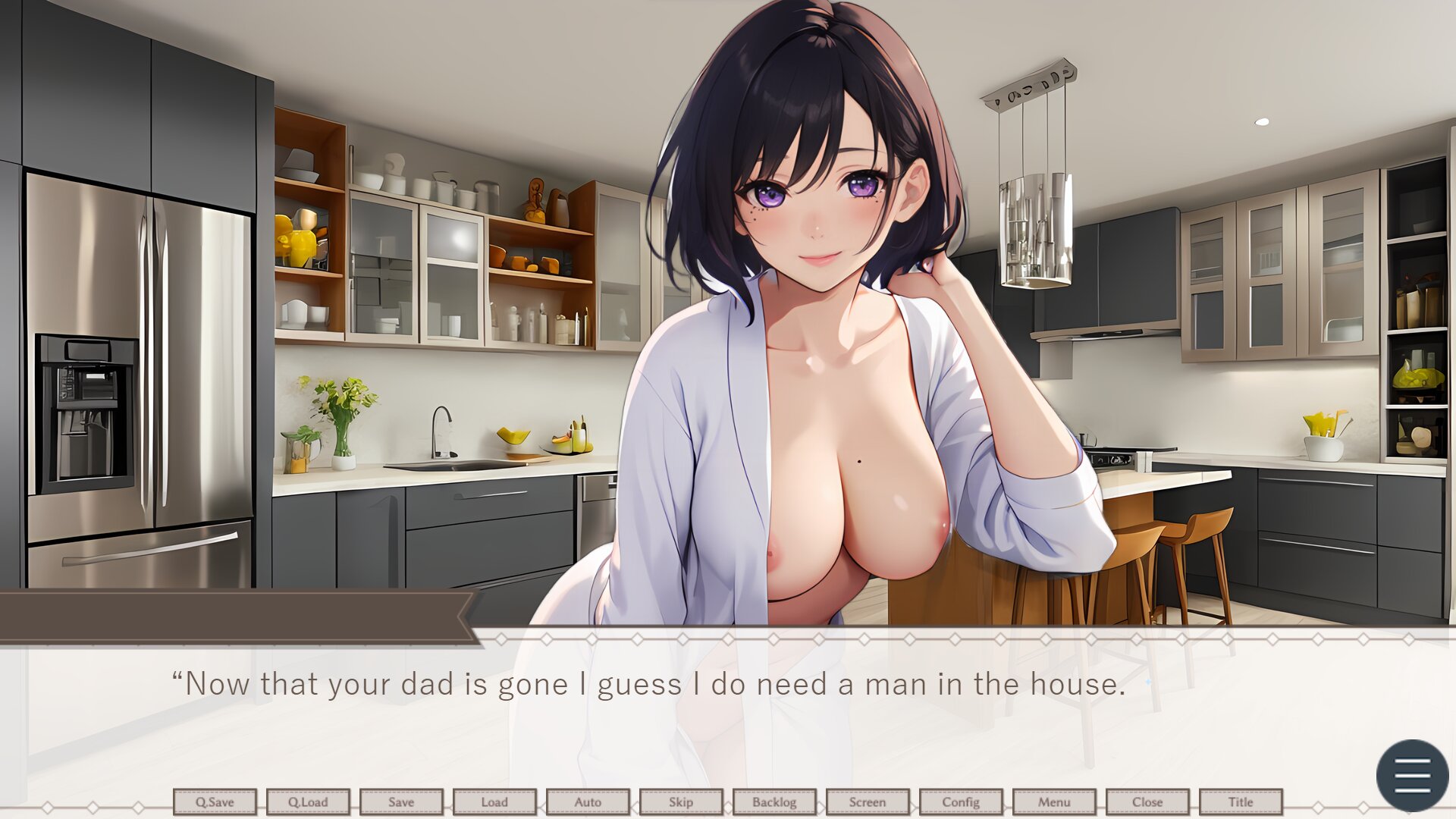This screenshot has width=1456, height=819.
Task: Open the Save screen
Action: click(x=401, y=802)
